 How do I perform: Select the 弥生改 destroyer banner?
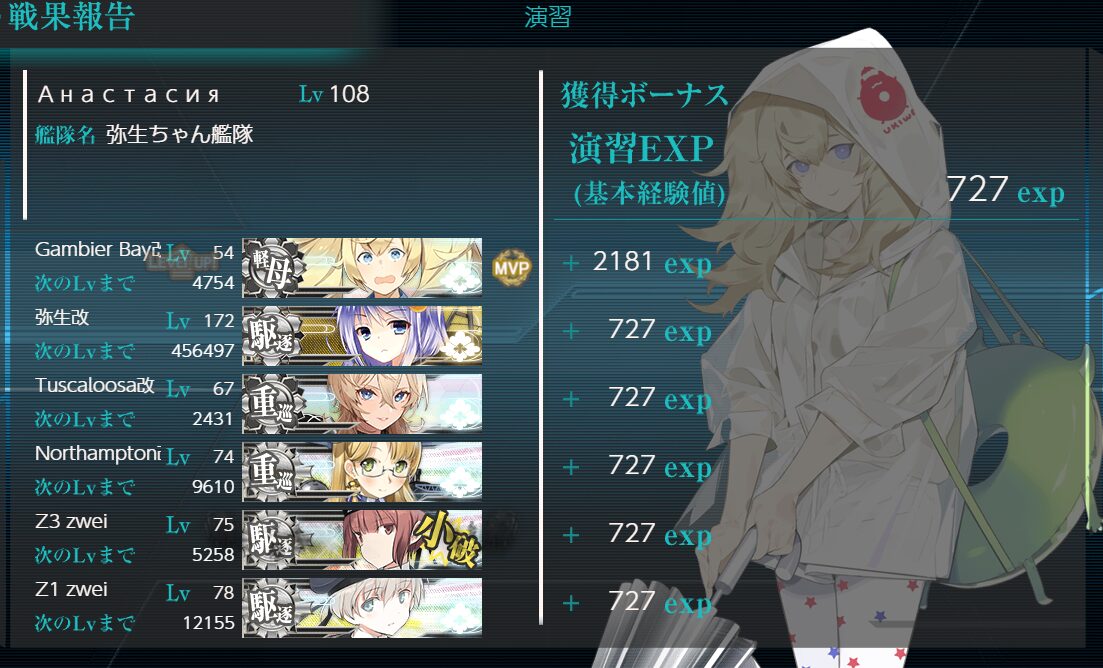362,335
